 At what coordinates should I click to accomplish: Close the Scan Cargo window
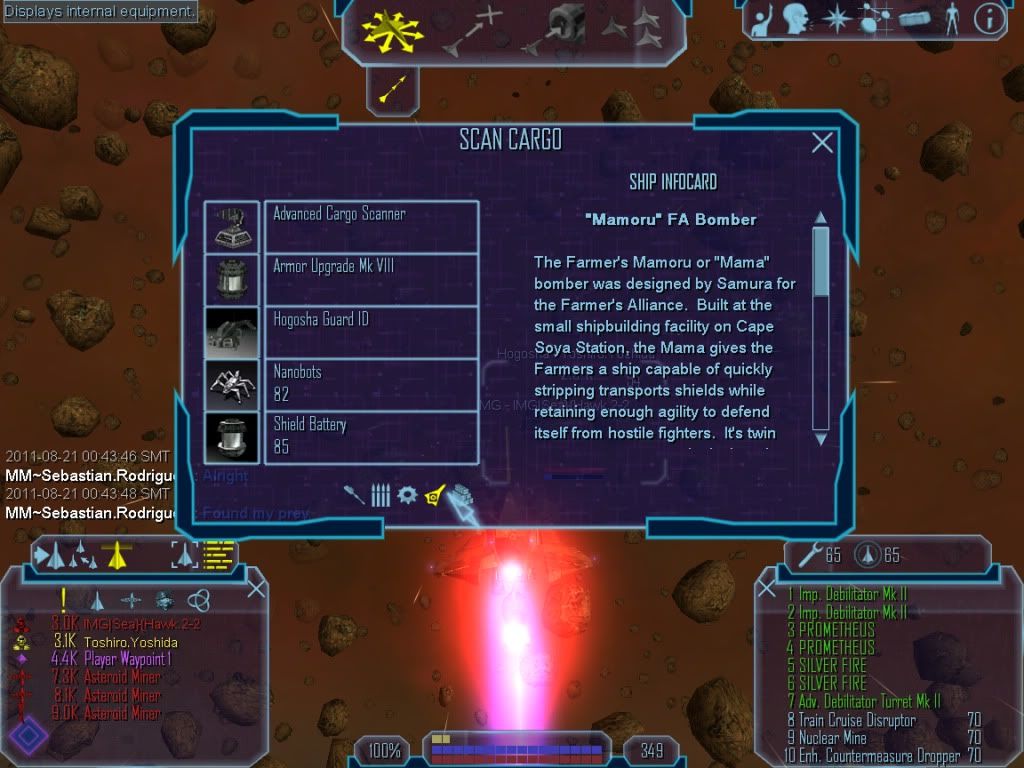822,143
